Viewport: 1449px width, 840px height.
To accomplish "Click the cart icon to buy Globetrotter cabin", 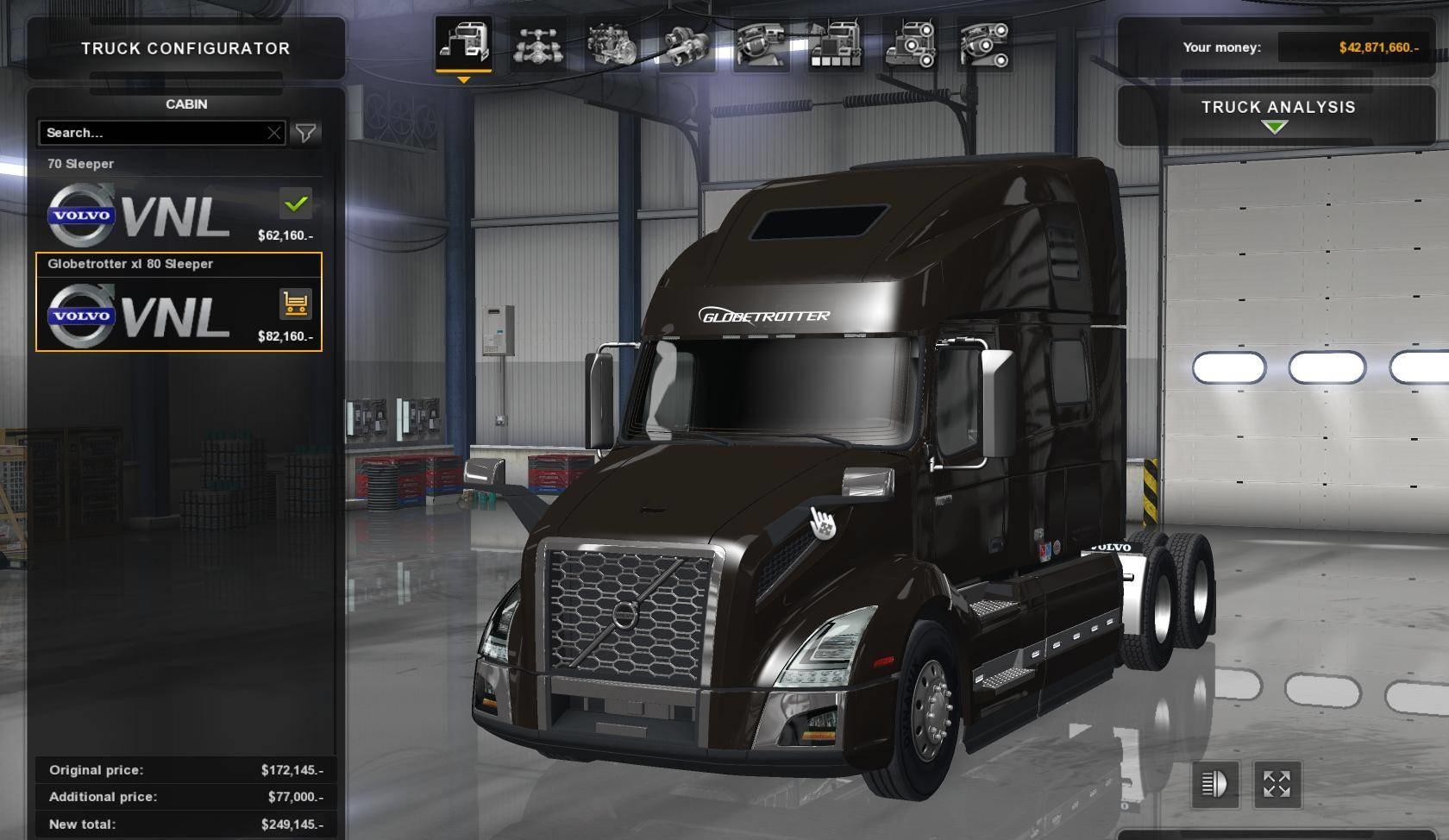I will tap(295, 304).
